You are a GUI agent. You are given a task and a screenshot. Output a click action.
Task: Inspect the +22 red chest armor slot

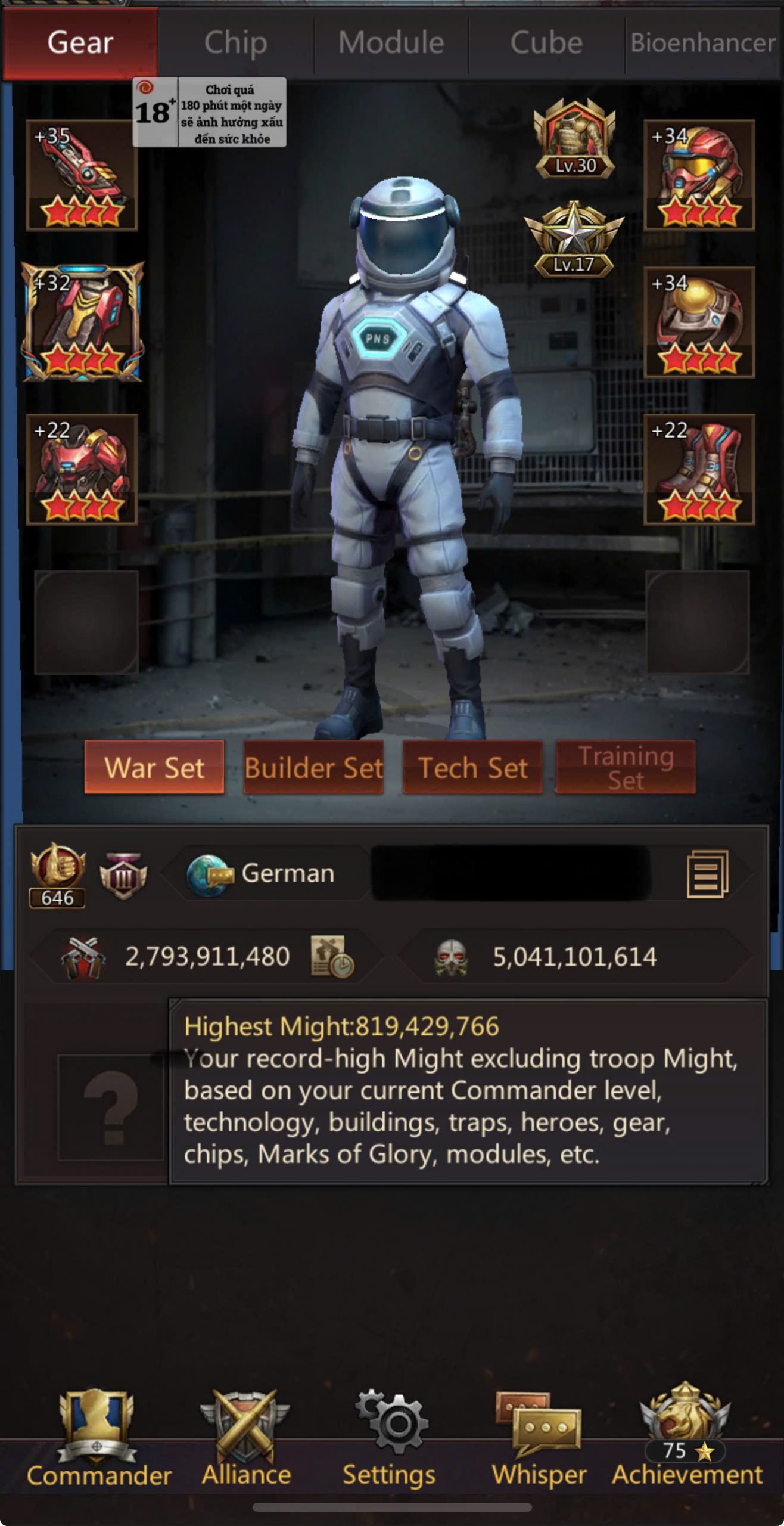coord(82,470)
